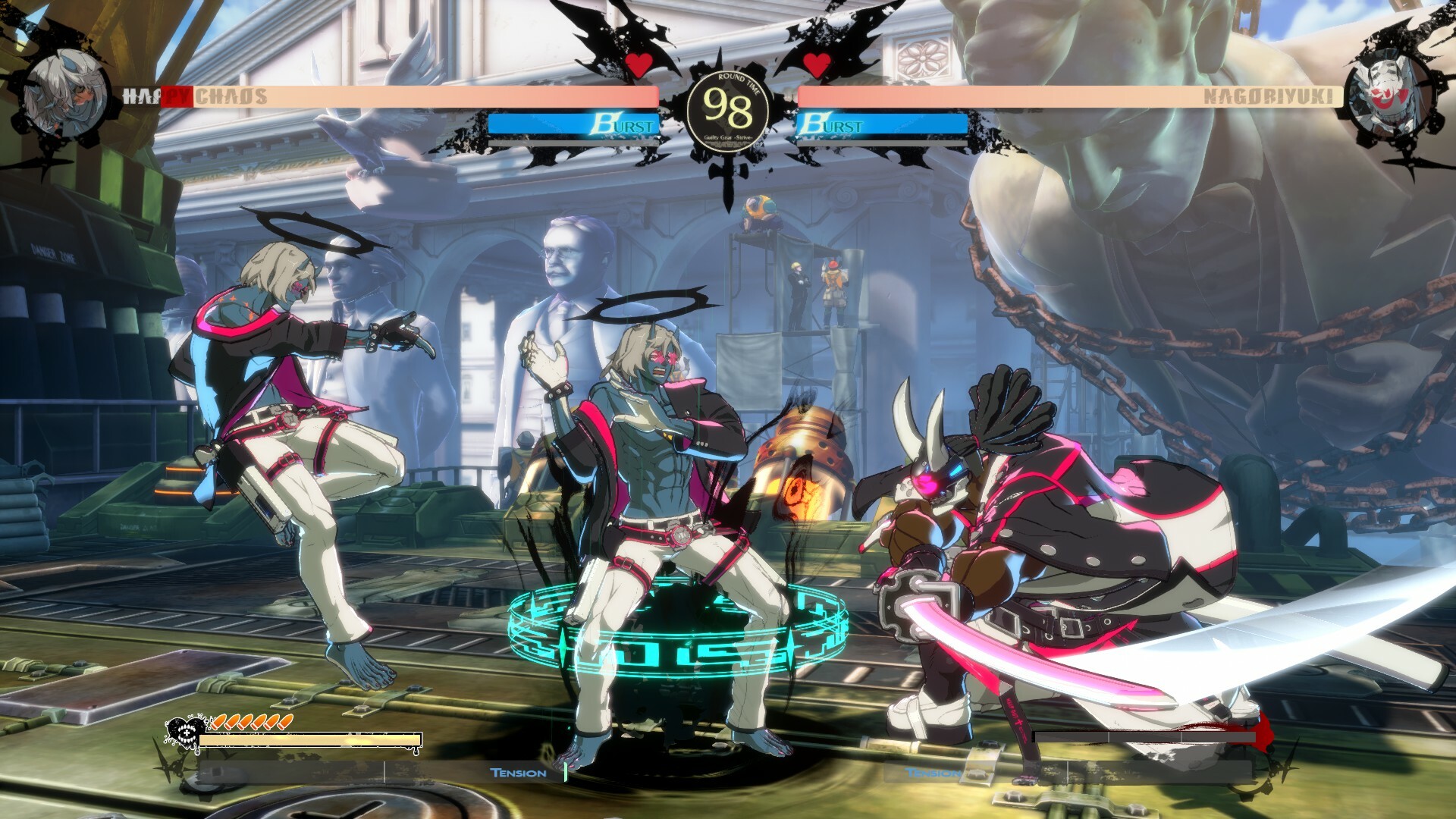Toggle the first orange bullet indicator
This screenshot has width=1456, height=819.
pos(219,723)
